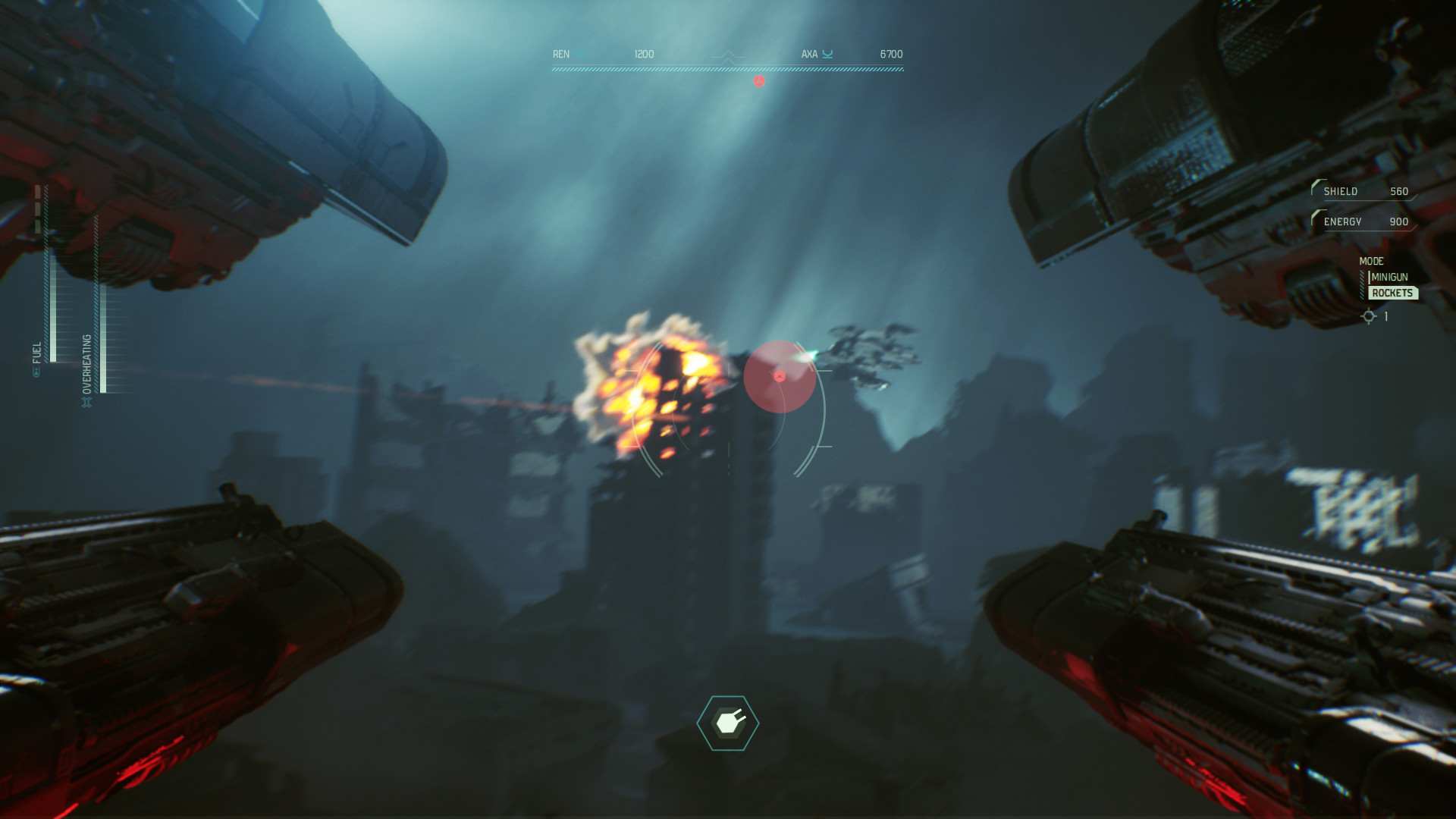Click the ROCKETS entry in the mode list
The height and width of the screenshot is (819, 1456).
click(1393, 293)
